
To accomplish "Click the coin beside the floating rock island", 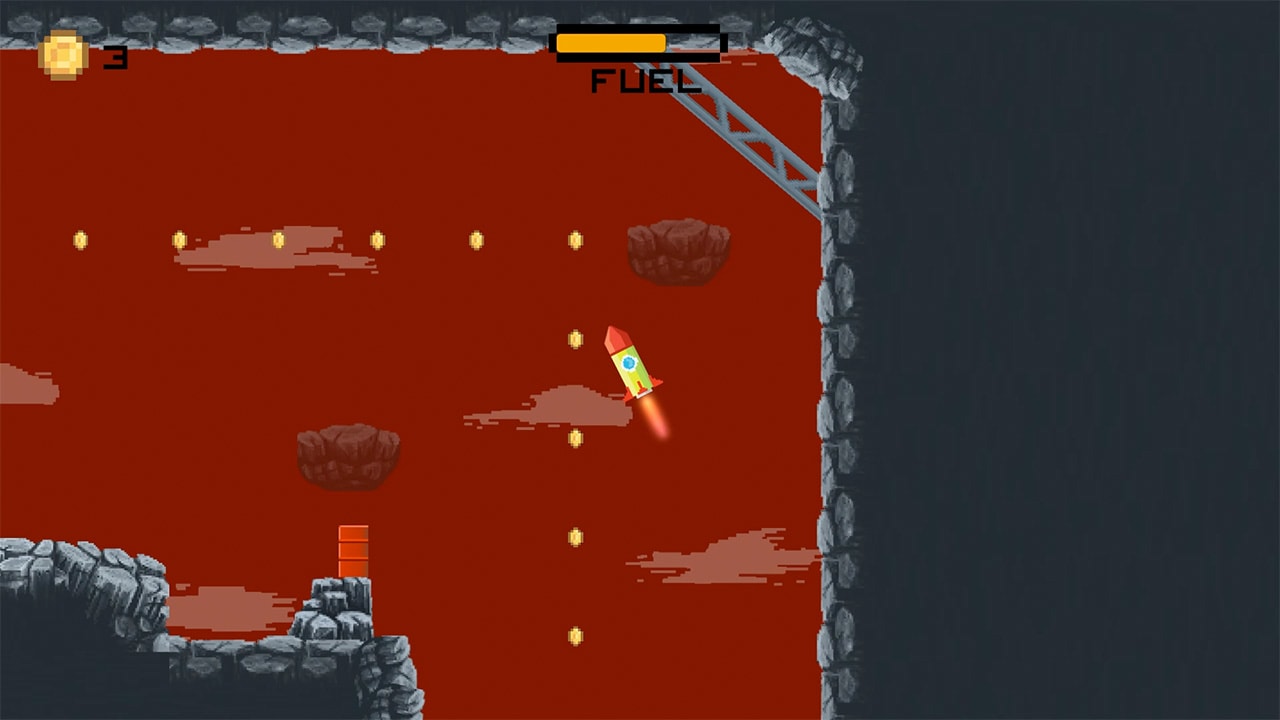I will [x=574, y=238].
